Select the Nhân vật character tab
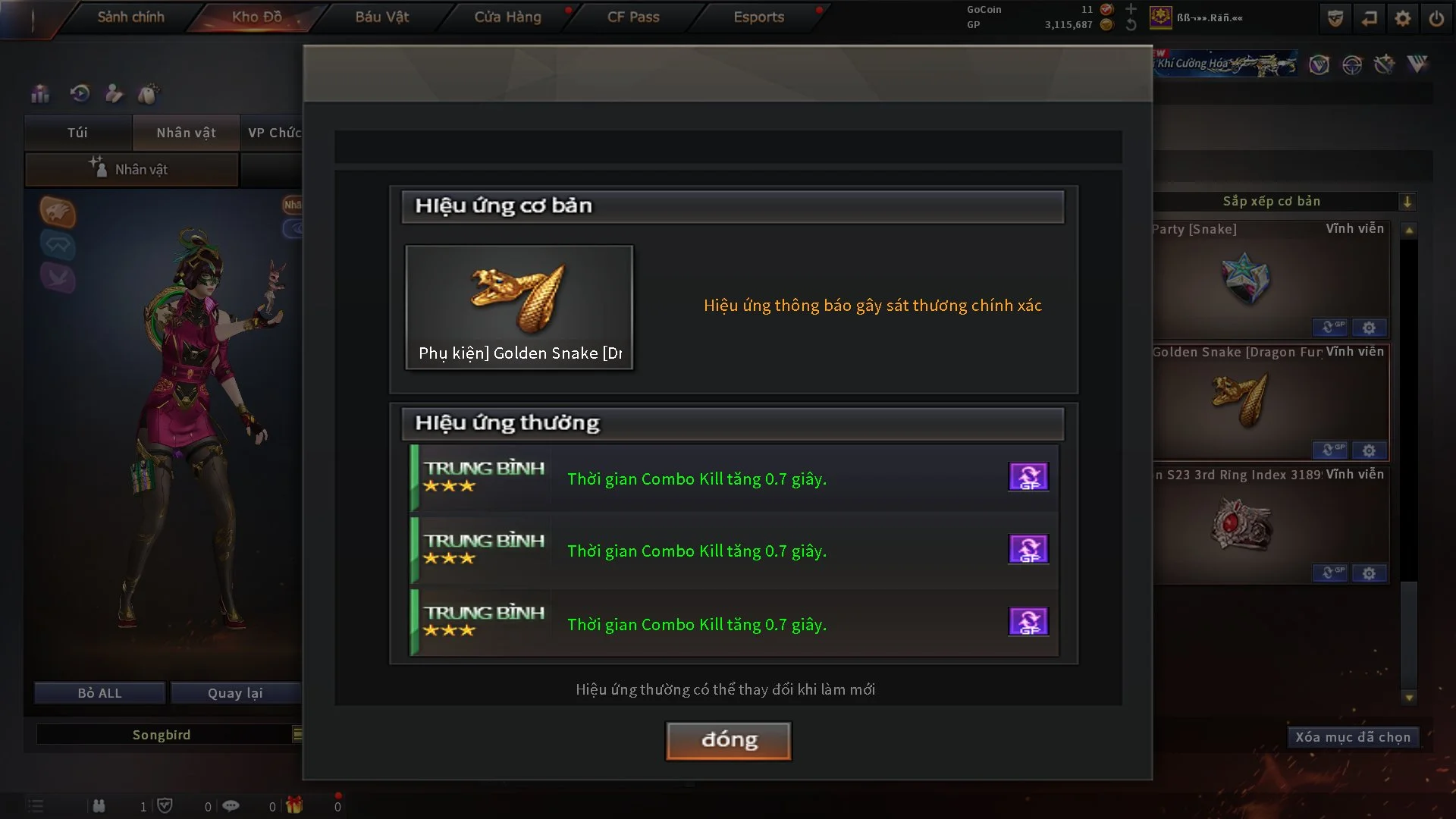 point(186,133)
